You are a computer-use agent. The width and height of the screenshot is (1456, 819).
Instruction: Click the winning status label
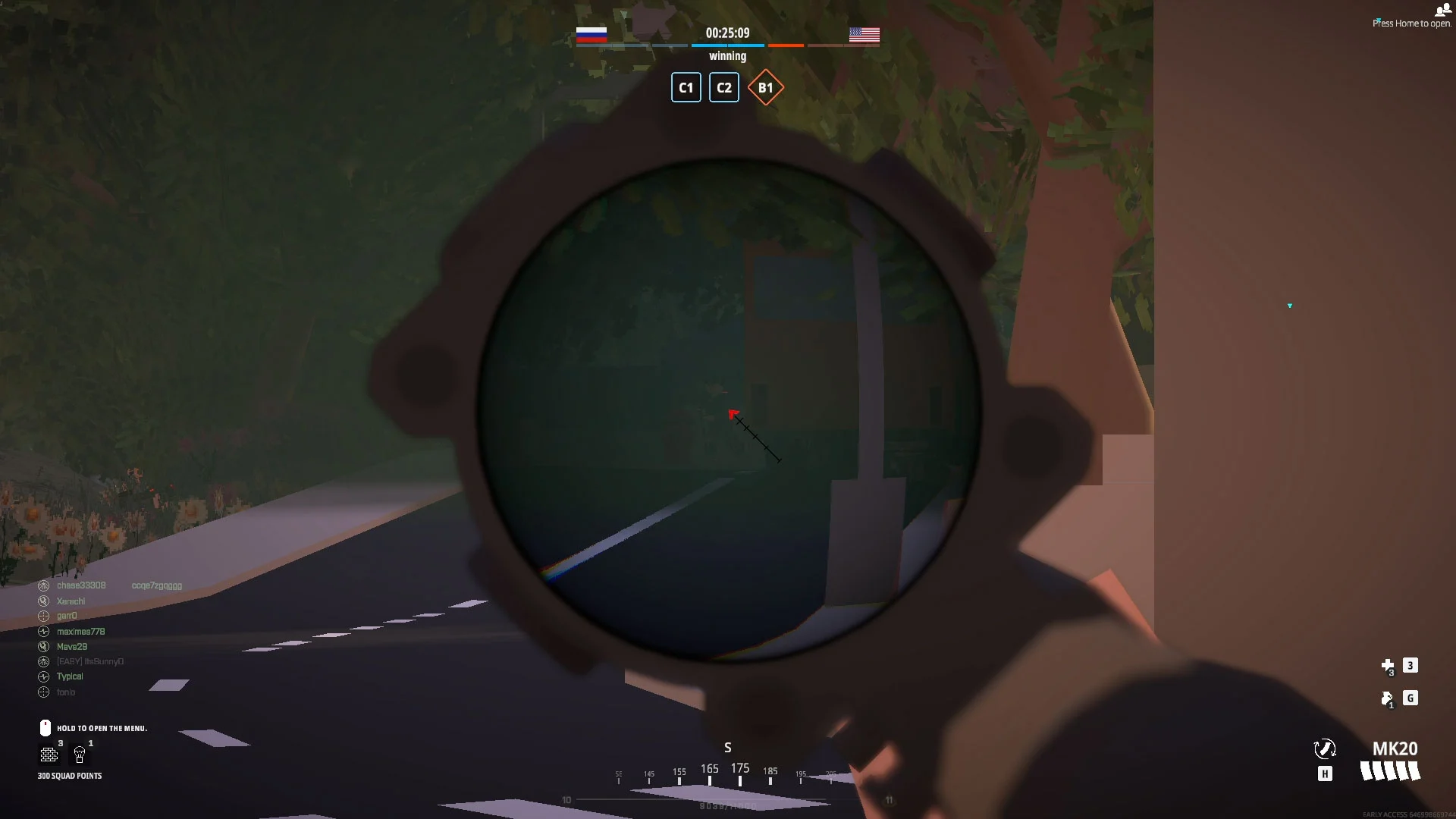pos(727,55)
